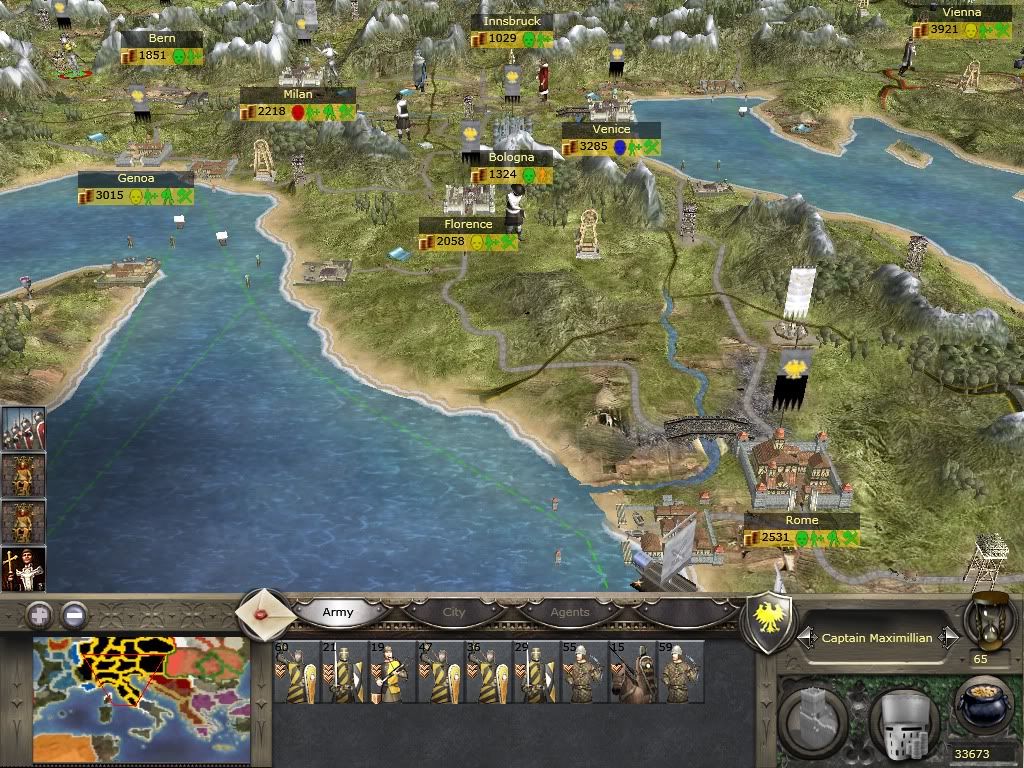
Task: Zoom out with the minimap minus button
Action: (74, 614)
